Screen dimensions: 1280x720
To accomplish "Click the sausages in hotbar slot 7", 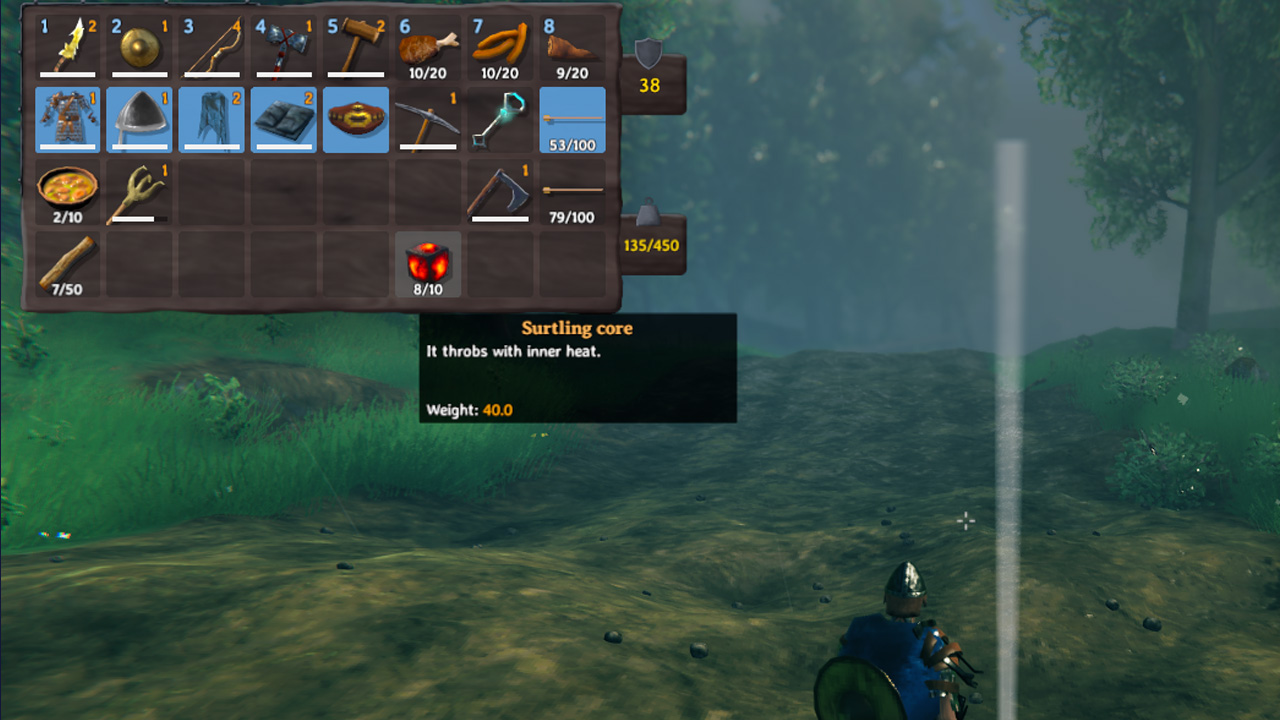I will coord(499,45).
